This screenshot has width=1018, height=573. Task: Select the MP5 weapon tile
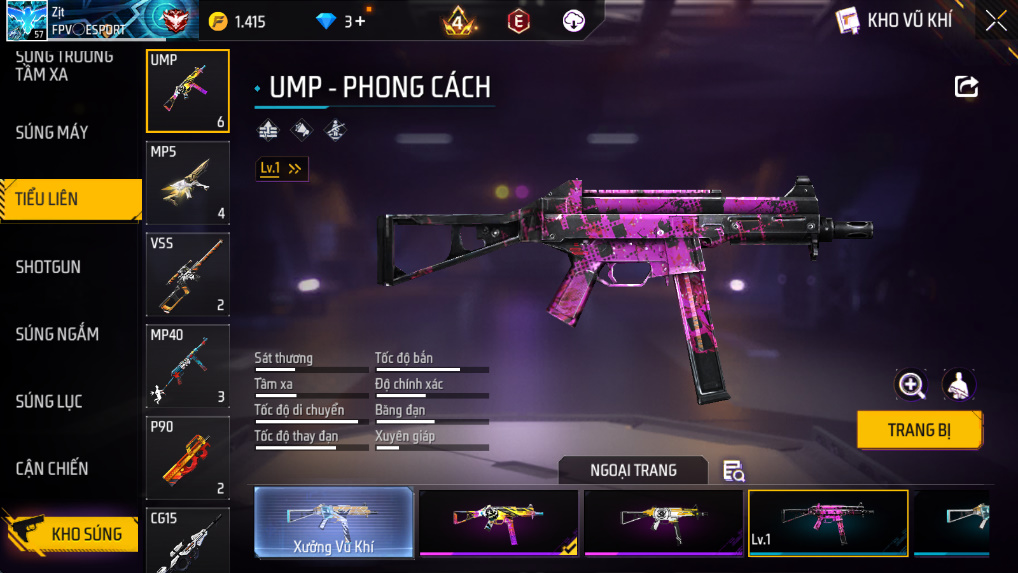click(x=188, y=183)
